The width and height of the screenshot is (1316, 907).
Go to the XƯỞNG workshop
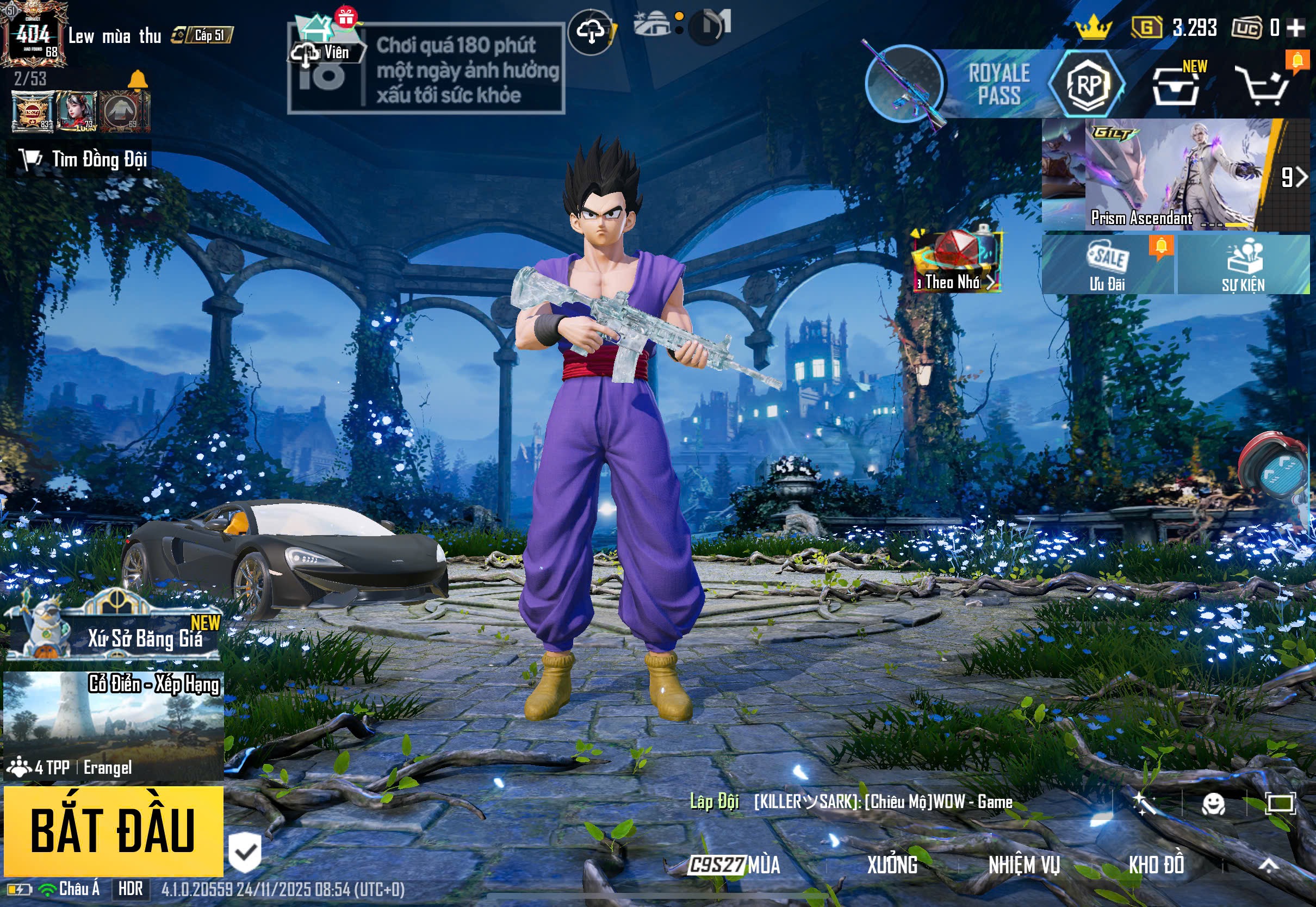point(891,865)
